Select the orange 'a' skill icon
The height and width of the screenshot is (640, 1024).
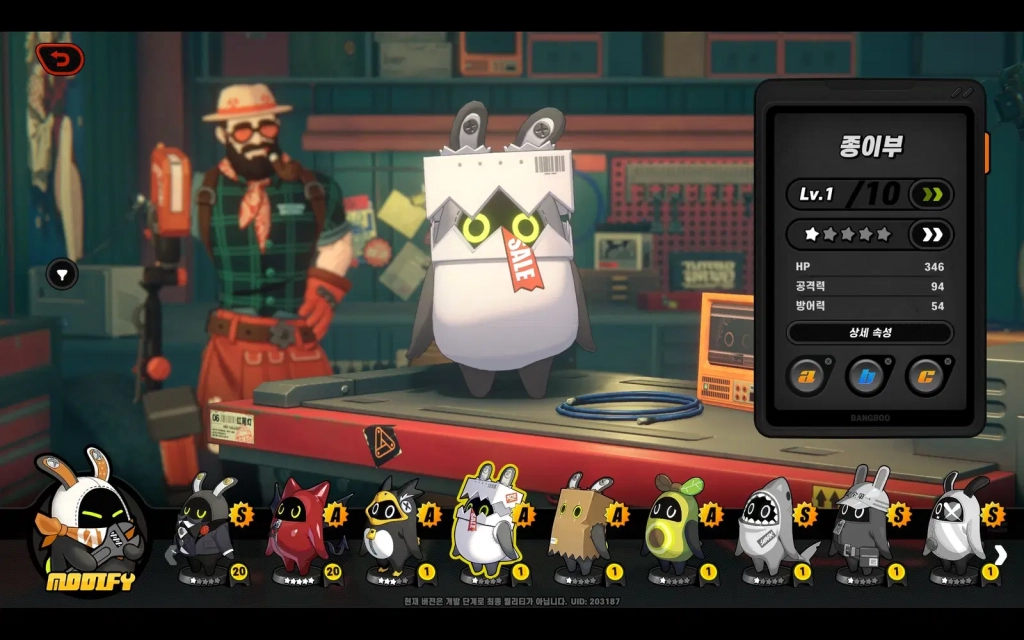coord(807,376)
